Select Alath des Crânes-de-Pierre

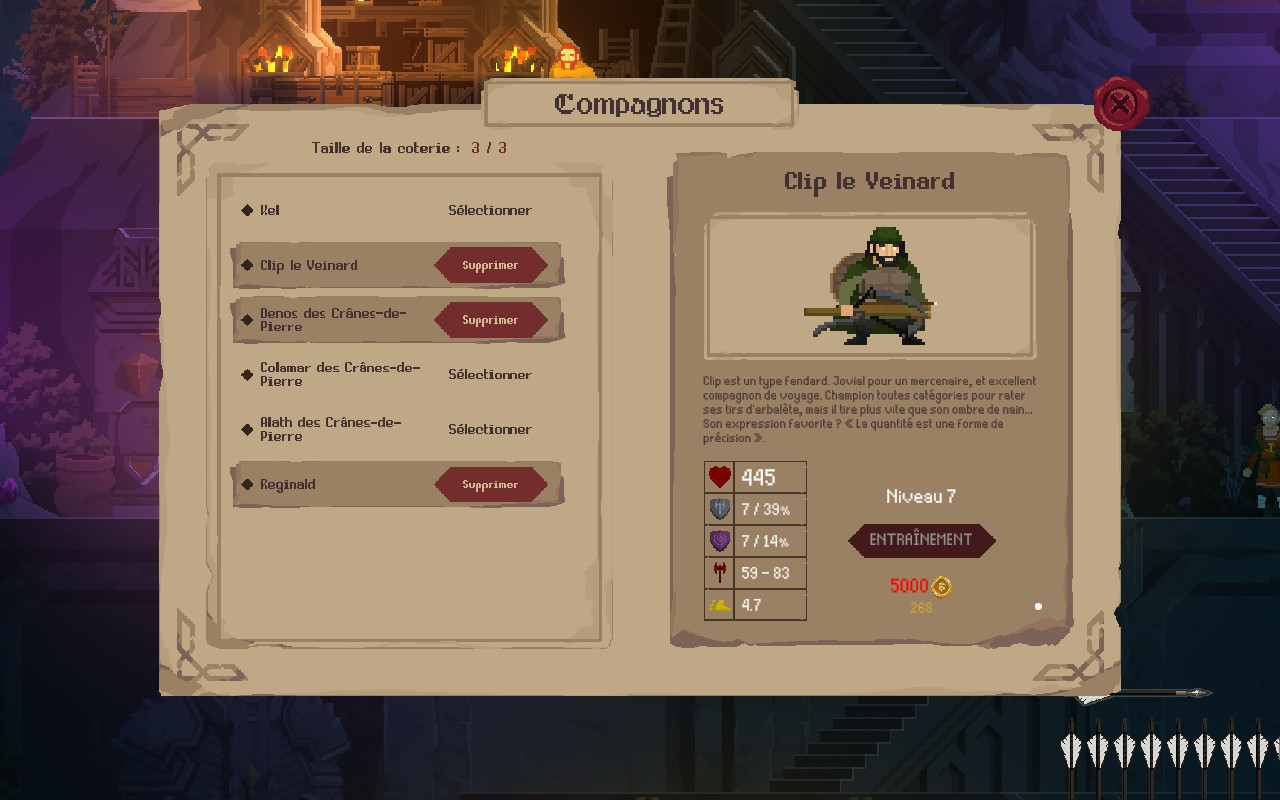coord(489,430)
